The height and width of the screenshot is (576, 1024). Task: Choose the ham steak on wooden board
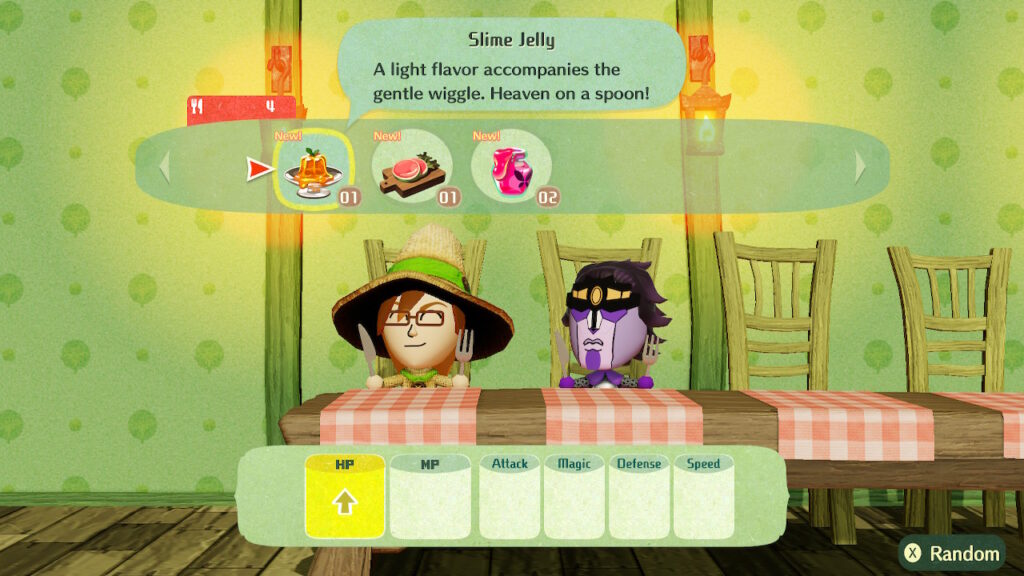click(413, 168)
